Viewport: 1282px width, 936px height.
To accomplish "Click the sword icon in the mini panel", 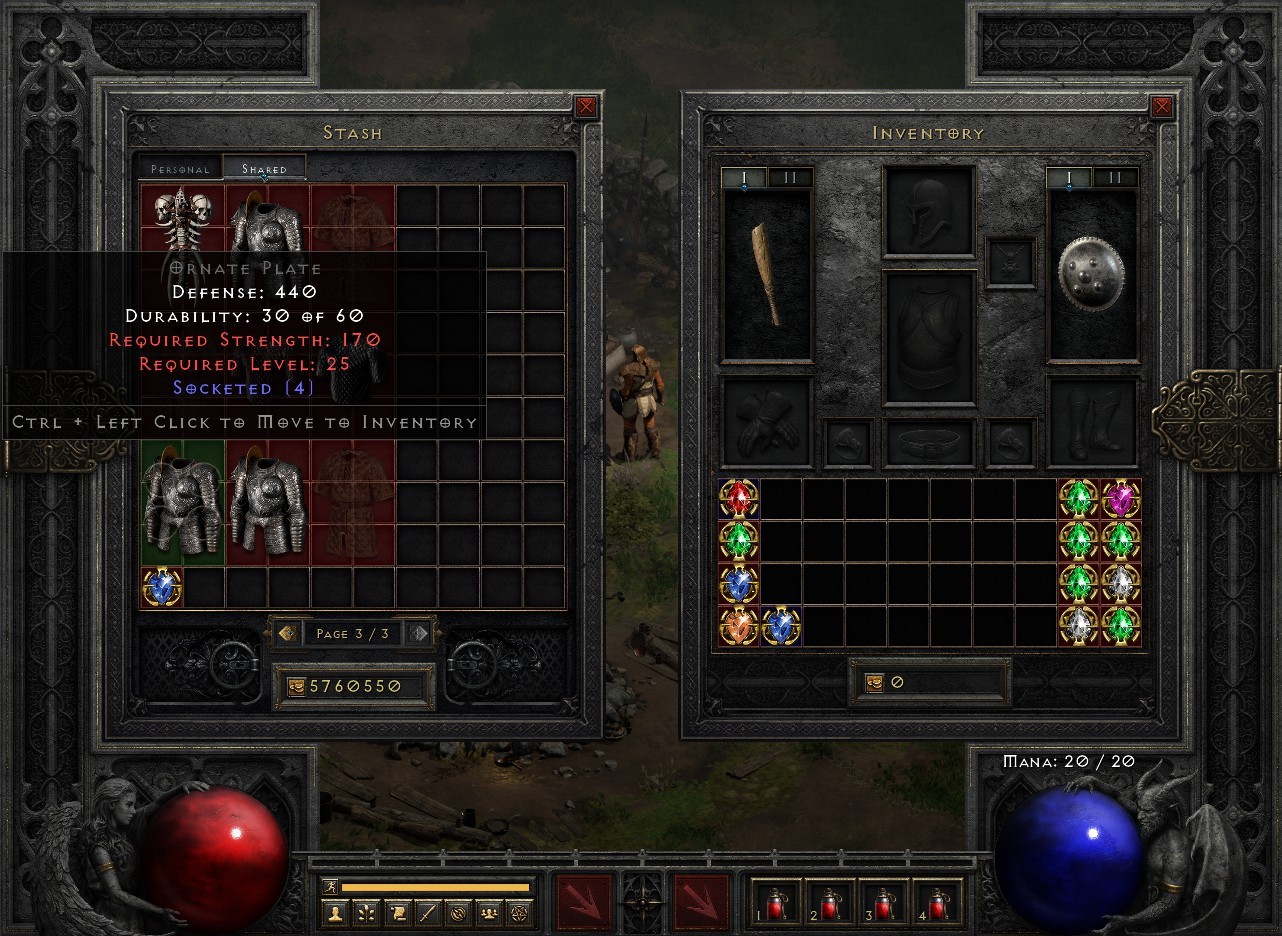I will pos(428,912).
